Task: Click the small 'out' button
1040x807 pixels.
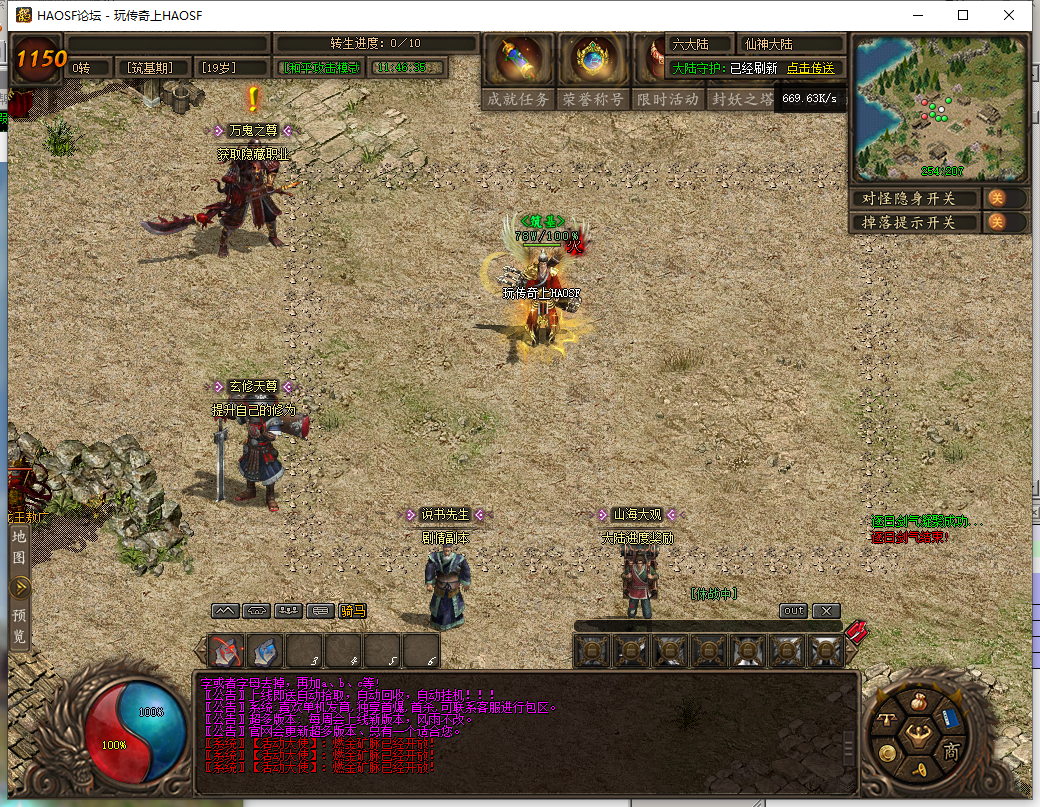Action: tap(793, 610)
